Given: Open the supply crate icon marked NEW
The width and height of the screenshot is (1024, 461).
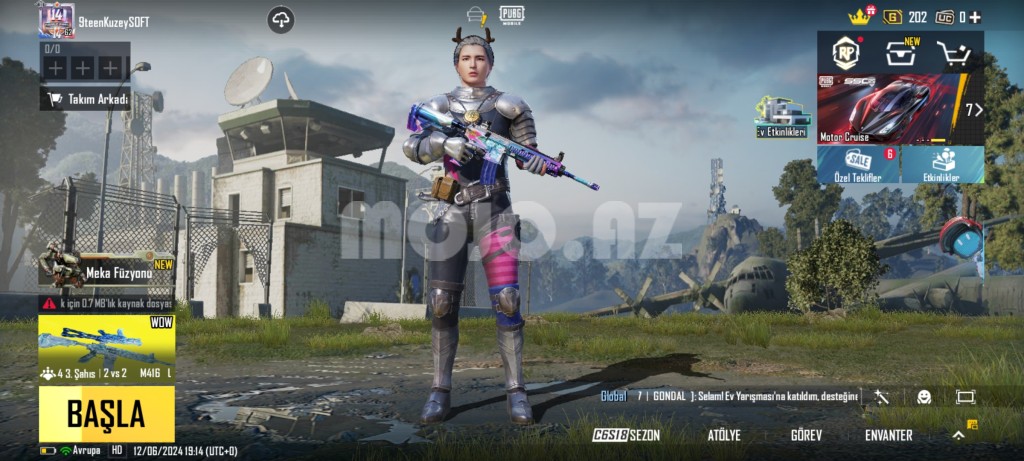Looking at the screenshot, I should point(901,53).
